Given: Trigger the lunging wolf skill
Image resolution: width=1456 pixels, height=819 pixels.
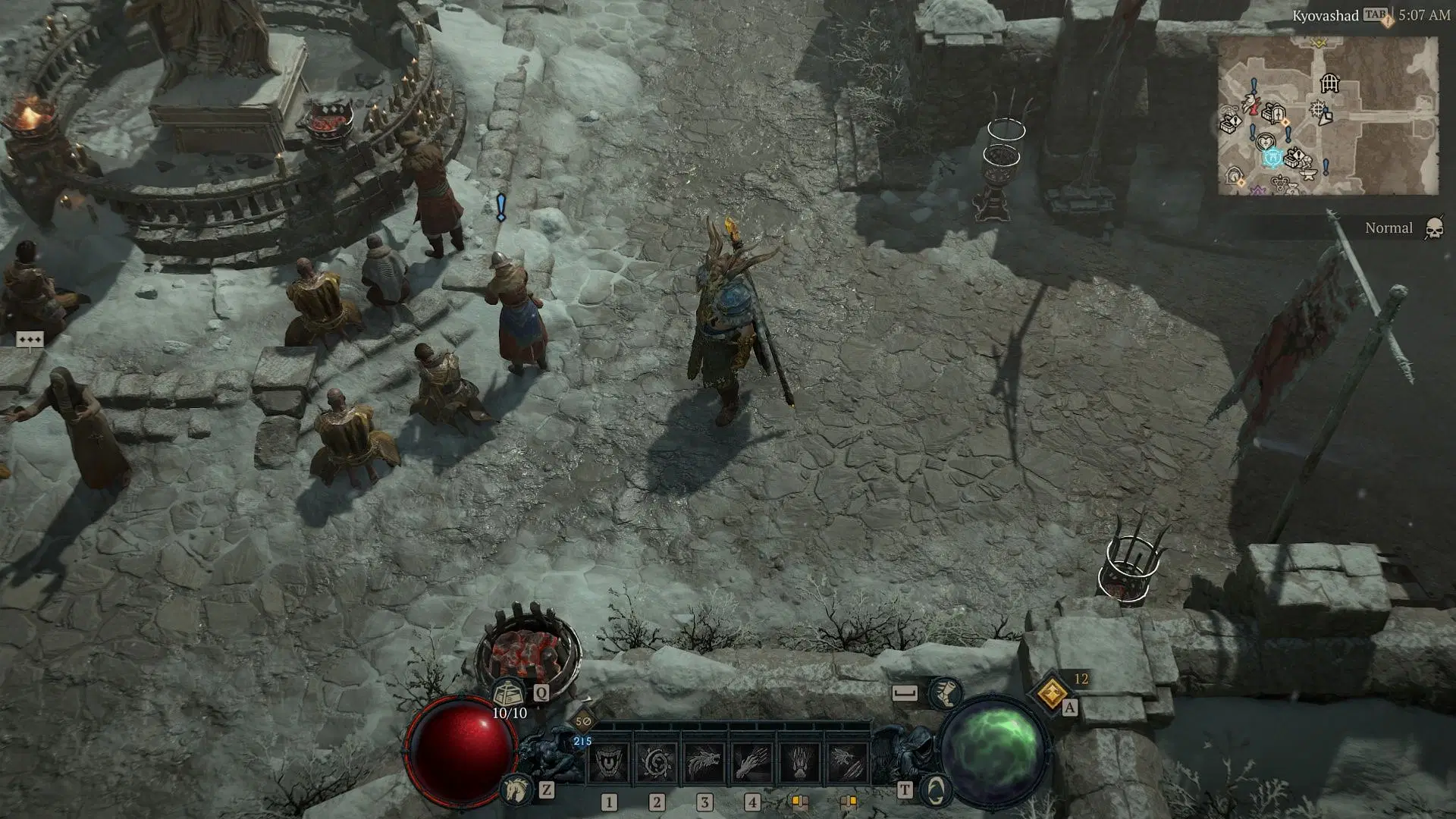Looking at the screenshot, I should [704, 761].
